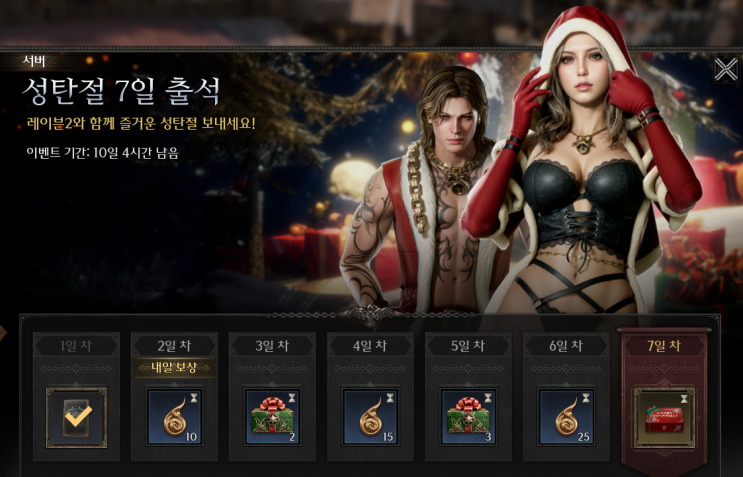Select the day 6 coin reward of 25
This screenshot has height=477, width=743.
[x=566, y=417]
